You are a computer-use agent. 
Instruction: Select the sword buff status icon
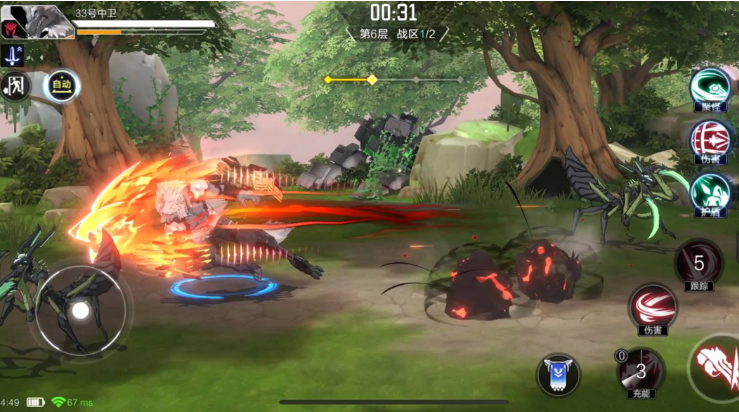tap(13, 54)
